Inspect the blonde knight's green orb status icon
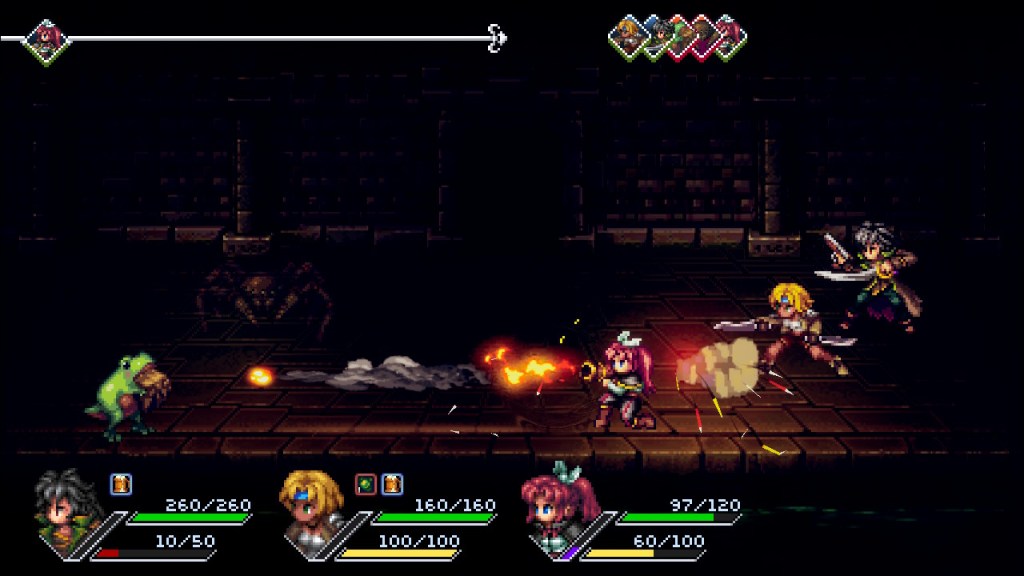Screen dimensions: 1024x576 point(366,484)
